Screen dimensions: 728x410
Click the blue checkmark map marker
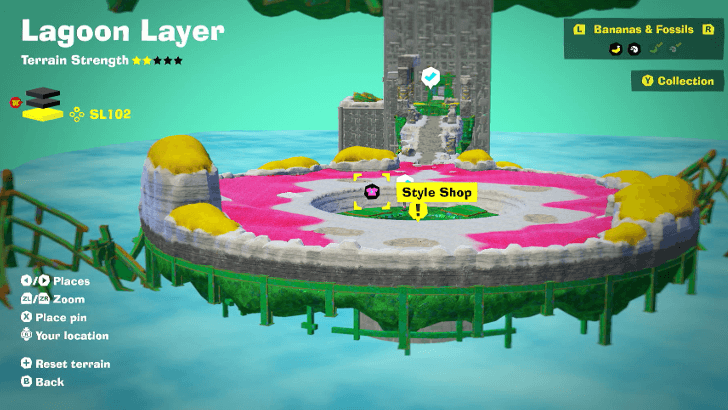pos(430,76)
